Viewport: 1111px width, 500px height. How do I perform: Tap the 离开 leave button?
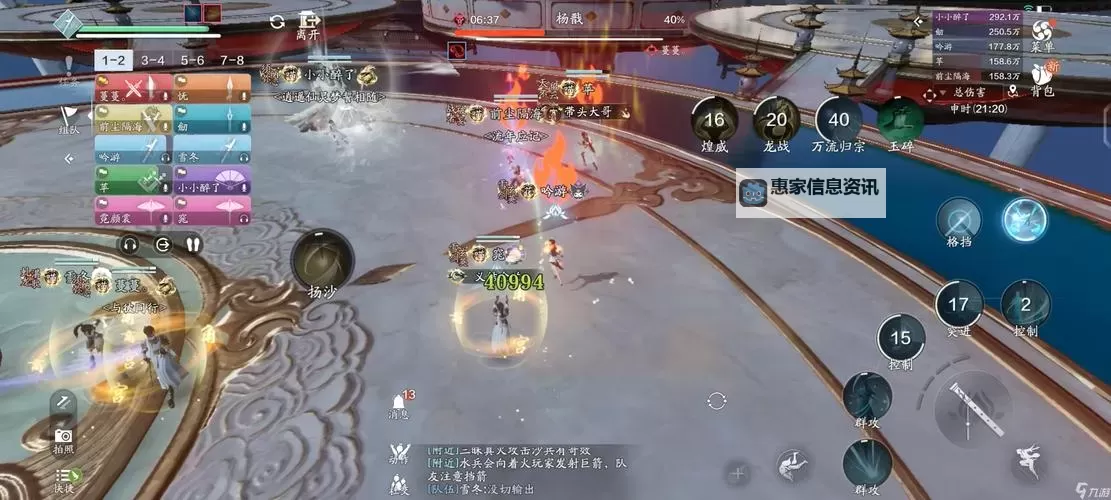(x=308, y=24)
